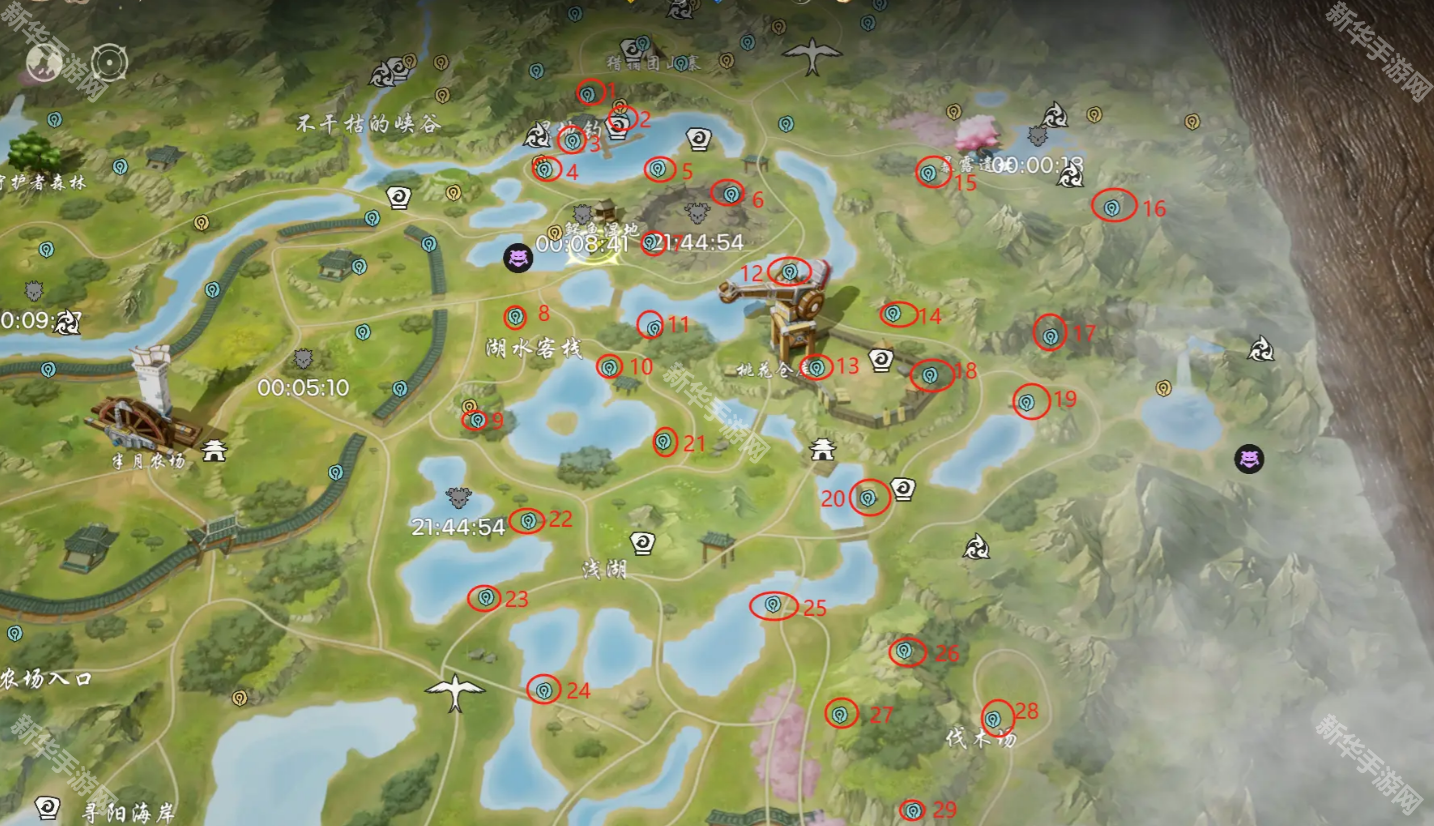This screenshot has width=1434, height=826.
Task: Select the white bird icon near marker 24
Action: click(x=455, y=690)
